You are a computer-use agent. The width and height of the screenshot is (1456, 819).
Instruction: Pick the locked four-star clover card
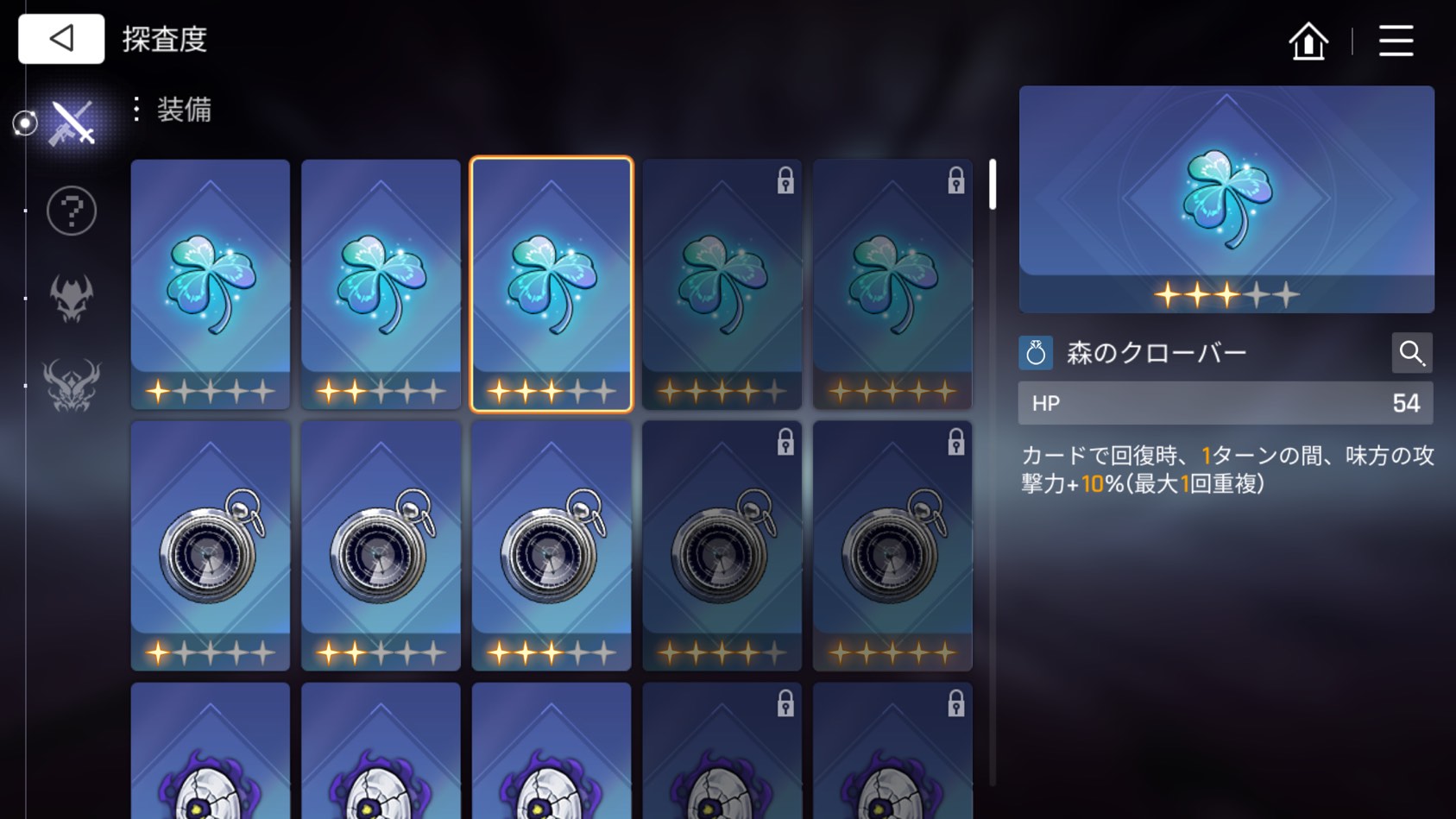pyautogui.click(x=722, y=283)
